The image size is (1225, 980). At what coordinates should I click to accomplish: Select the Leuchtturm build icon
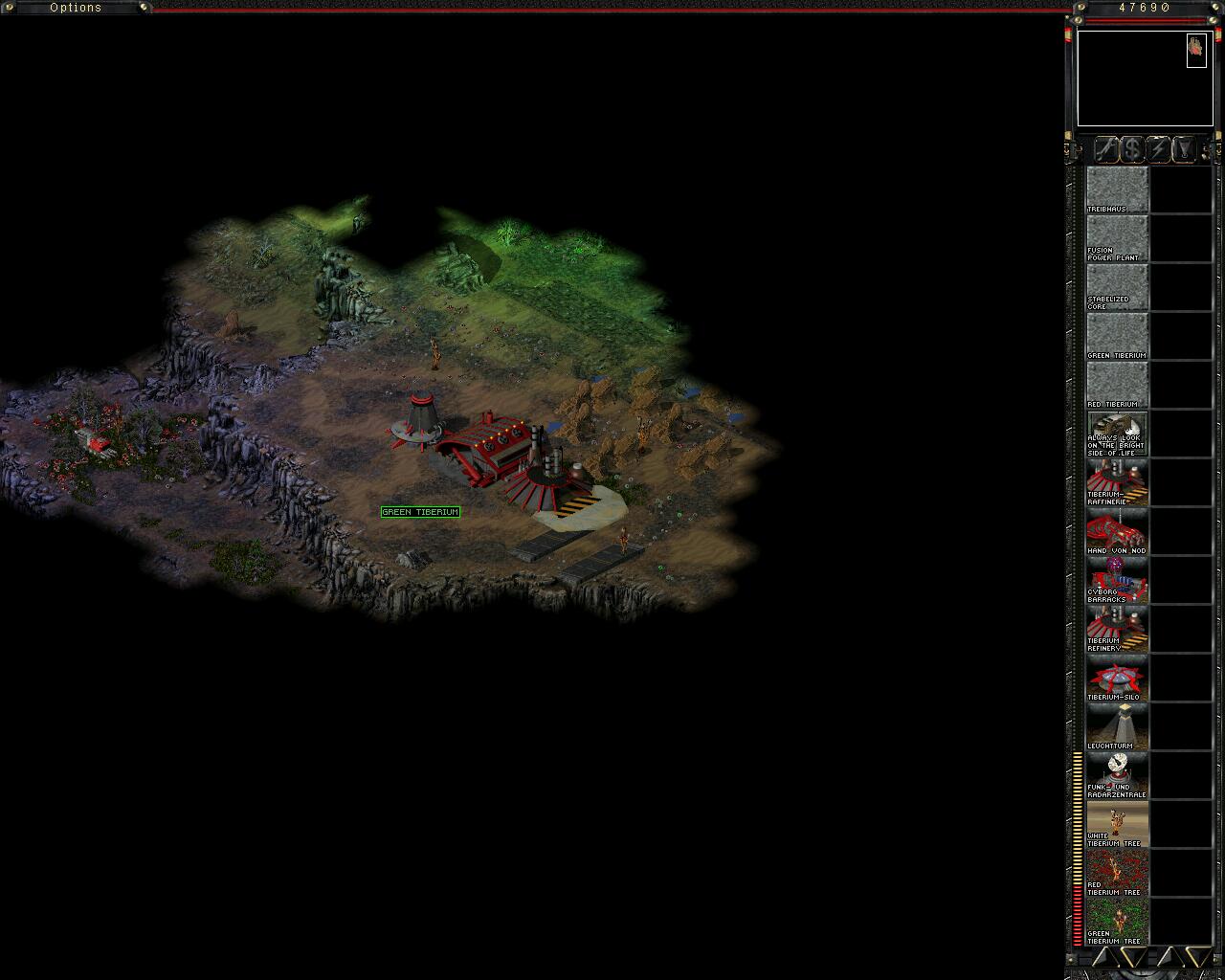coord(1117,726)
